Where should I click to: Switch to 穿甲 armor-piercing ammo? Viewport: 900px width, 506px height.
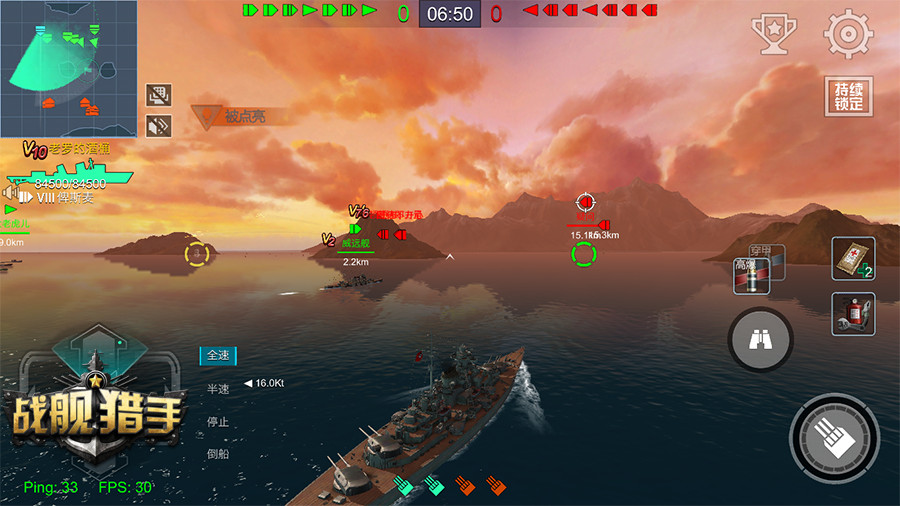pos(769,253)
